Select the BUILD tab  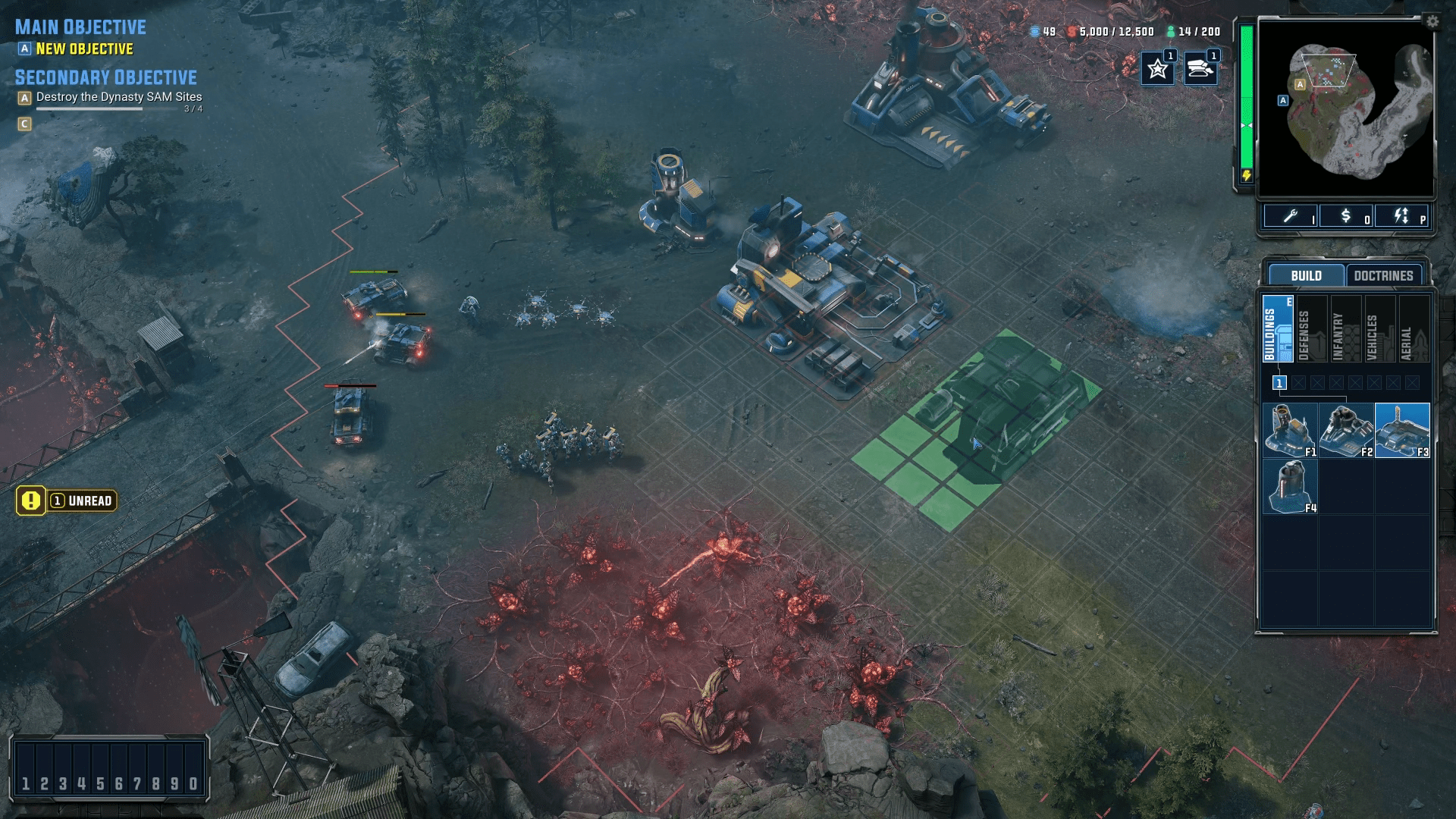(1307, 275)
